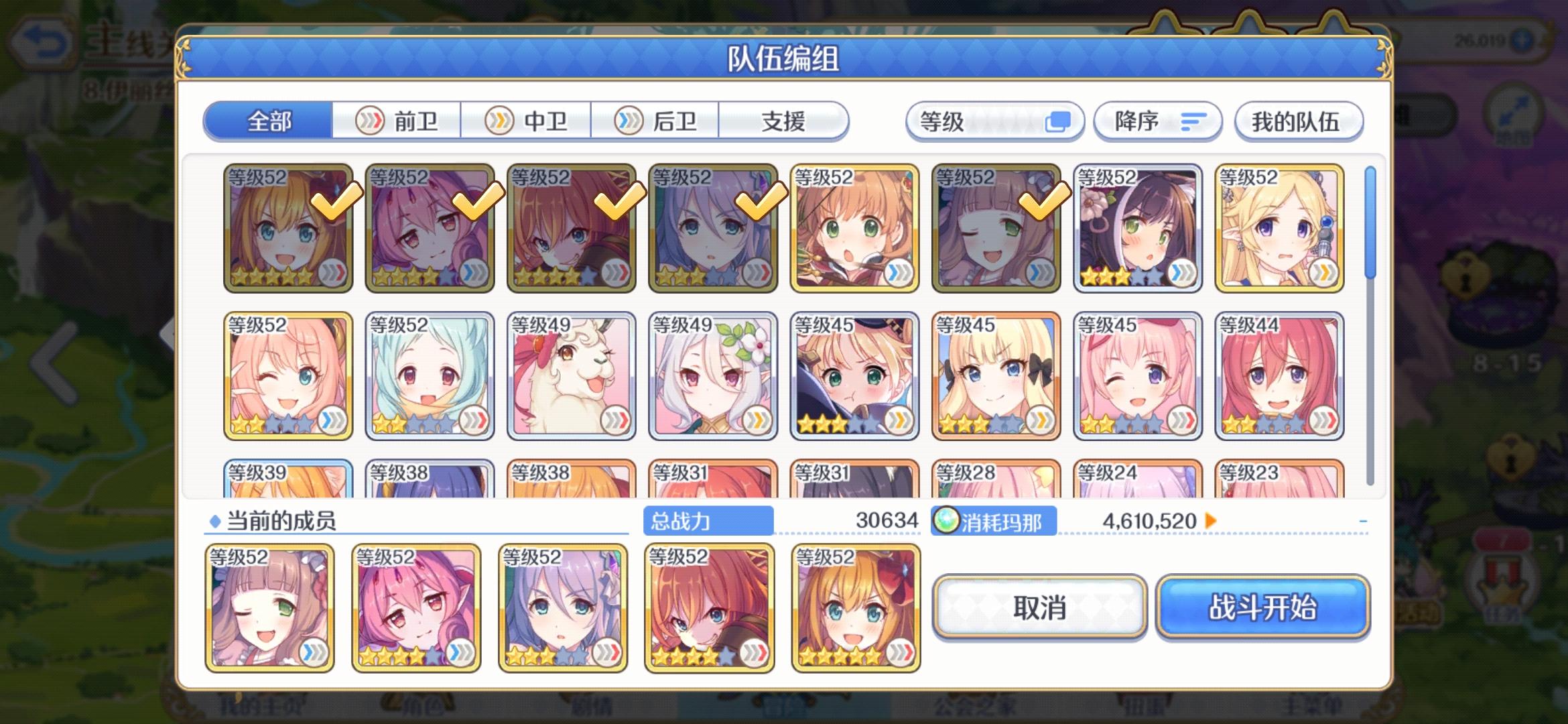The height and width of the screenshot is (724, 1568).
Task: Tap the blue return arrow top left
Action: [42, 40]
